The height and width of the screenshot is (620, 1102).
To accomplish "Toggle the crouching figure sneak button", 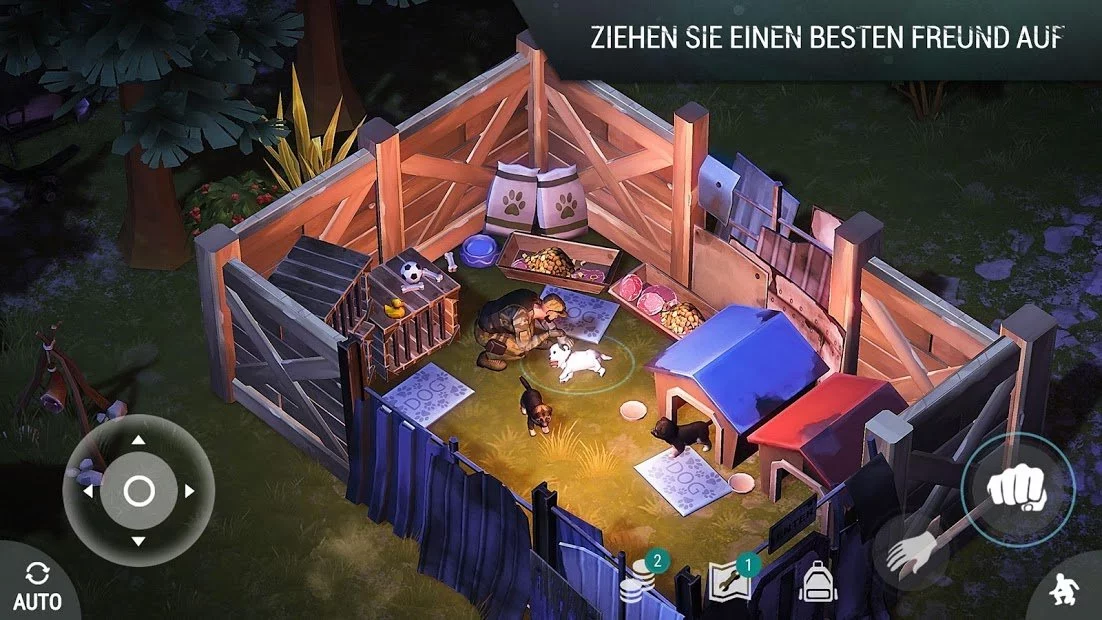I will [x=1068, y=593].
